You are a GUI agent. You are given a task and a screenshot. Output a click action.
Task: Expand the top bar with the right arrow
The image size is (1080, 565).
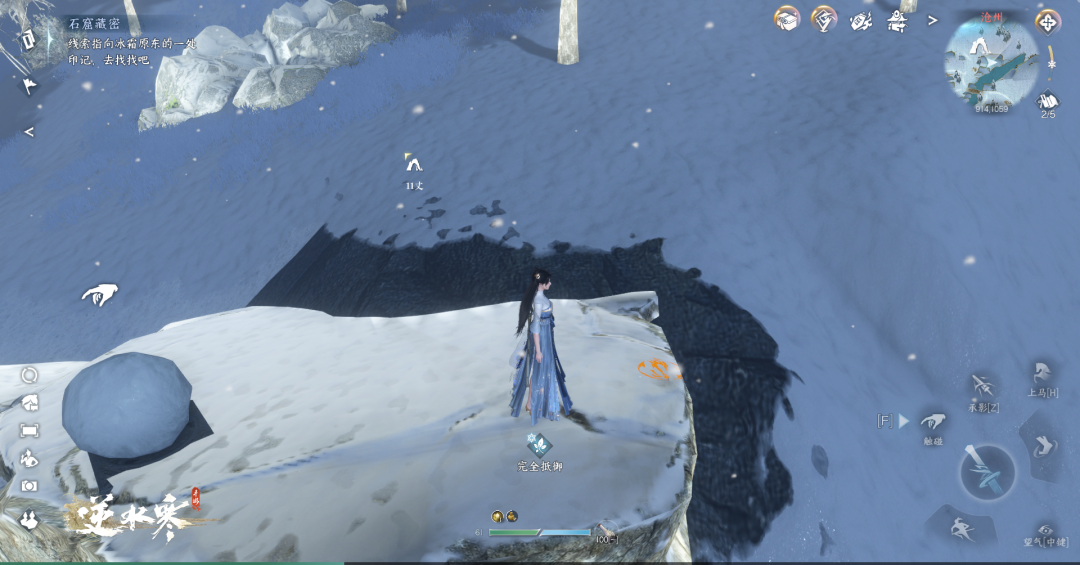tap(933, 20)
